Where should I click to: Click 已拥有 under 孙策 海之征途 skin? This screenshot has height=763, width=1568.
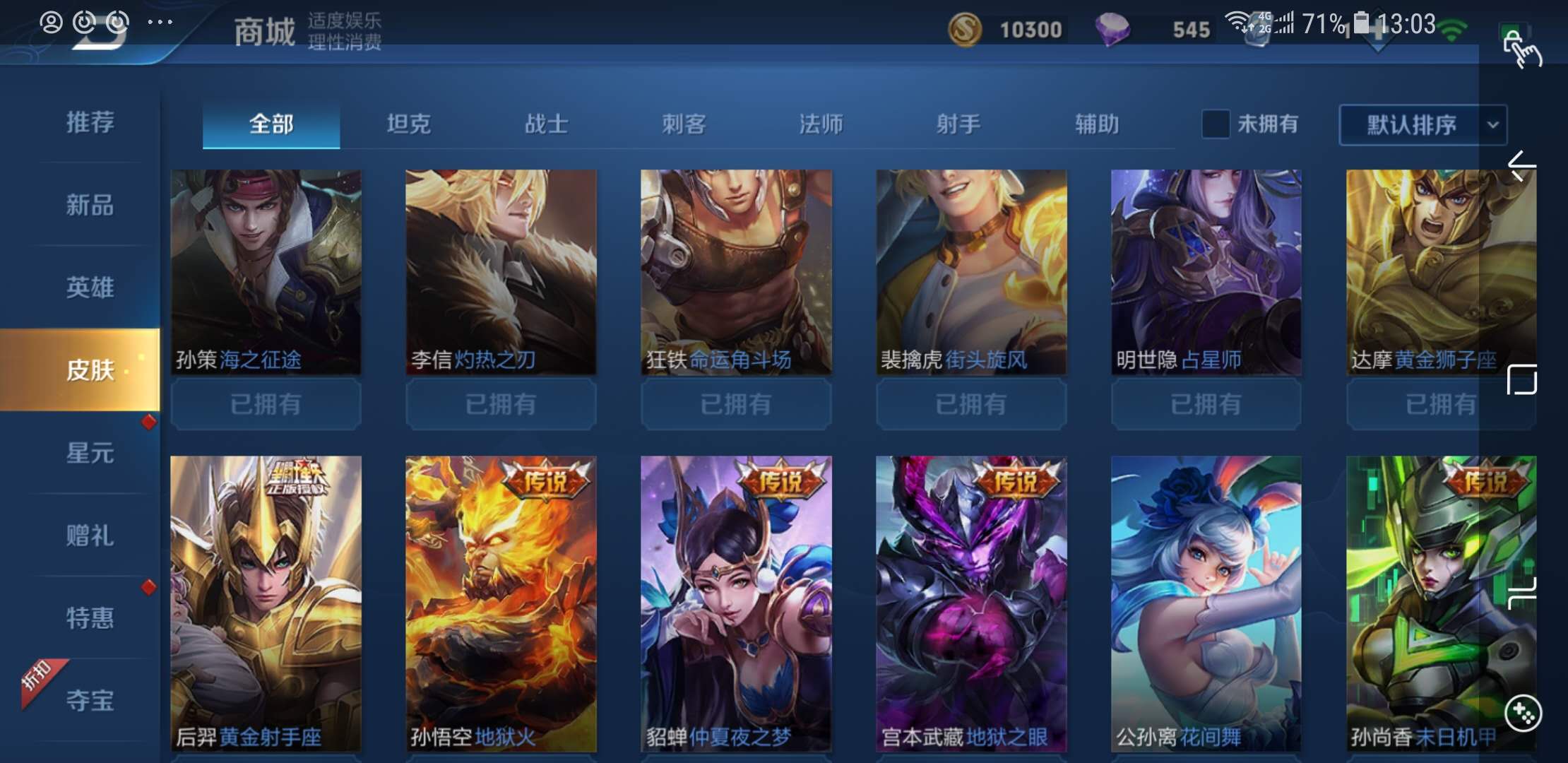click(265, 404)
